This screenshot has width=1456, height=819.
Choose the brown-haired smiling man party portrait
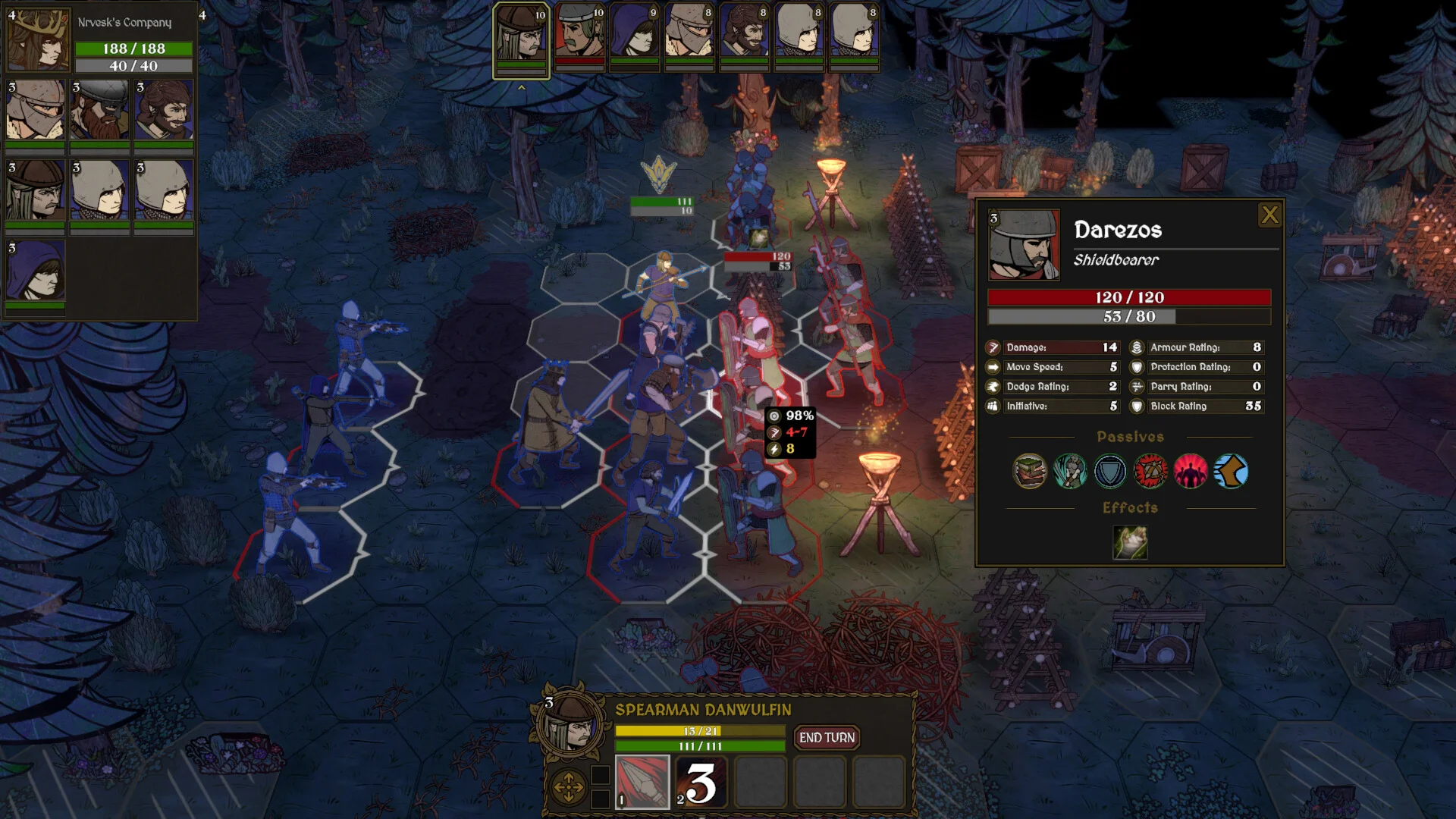pos(164,111)
